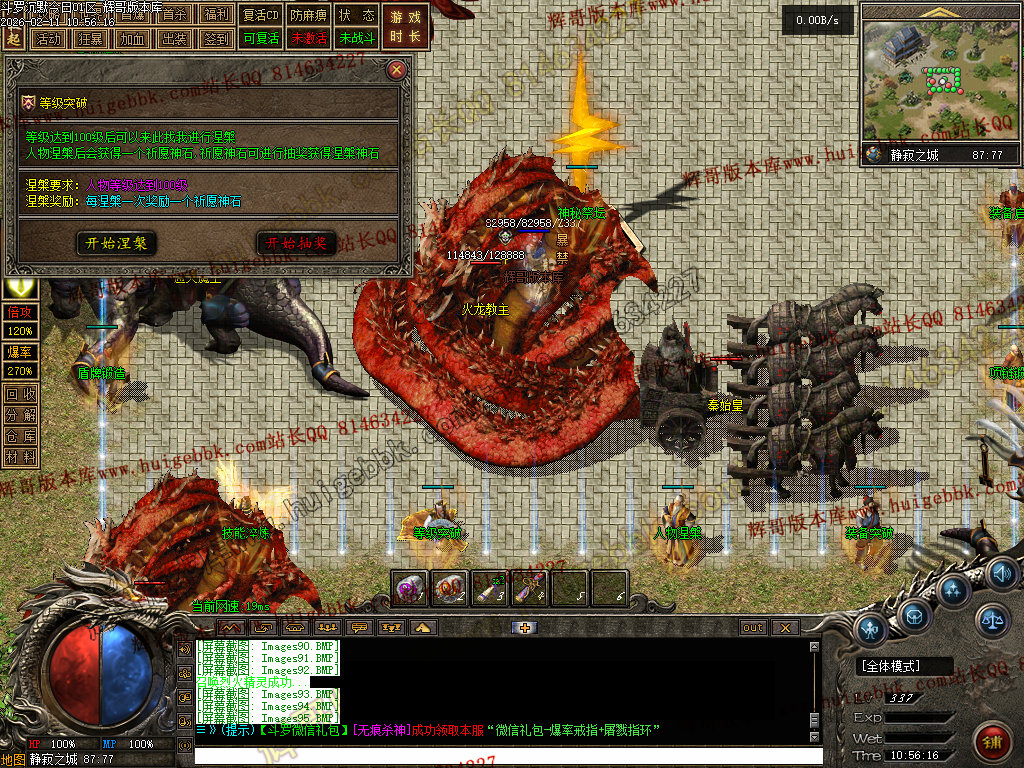Open the 狂暴 menu button
The width and height of the screenshot is (1024, 768).
coord(89,39)
